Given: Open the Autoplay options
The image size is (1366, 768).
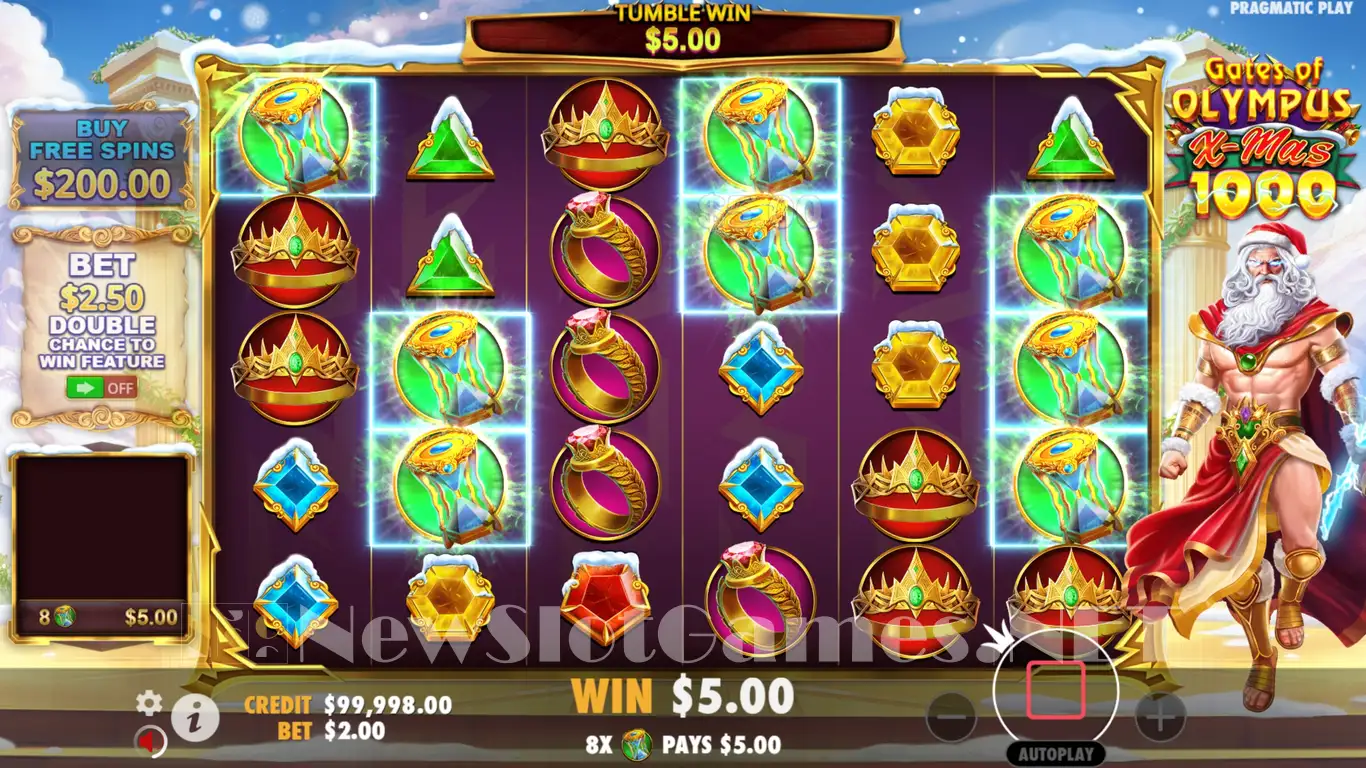Looking at the screenshot, I should [1055, 754].
